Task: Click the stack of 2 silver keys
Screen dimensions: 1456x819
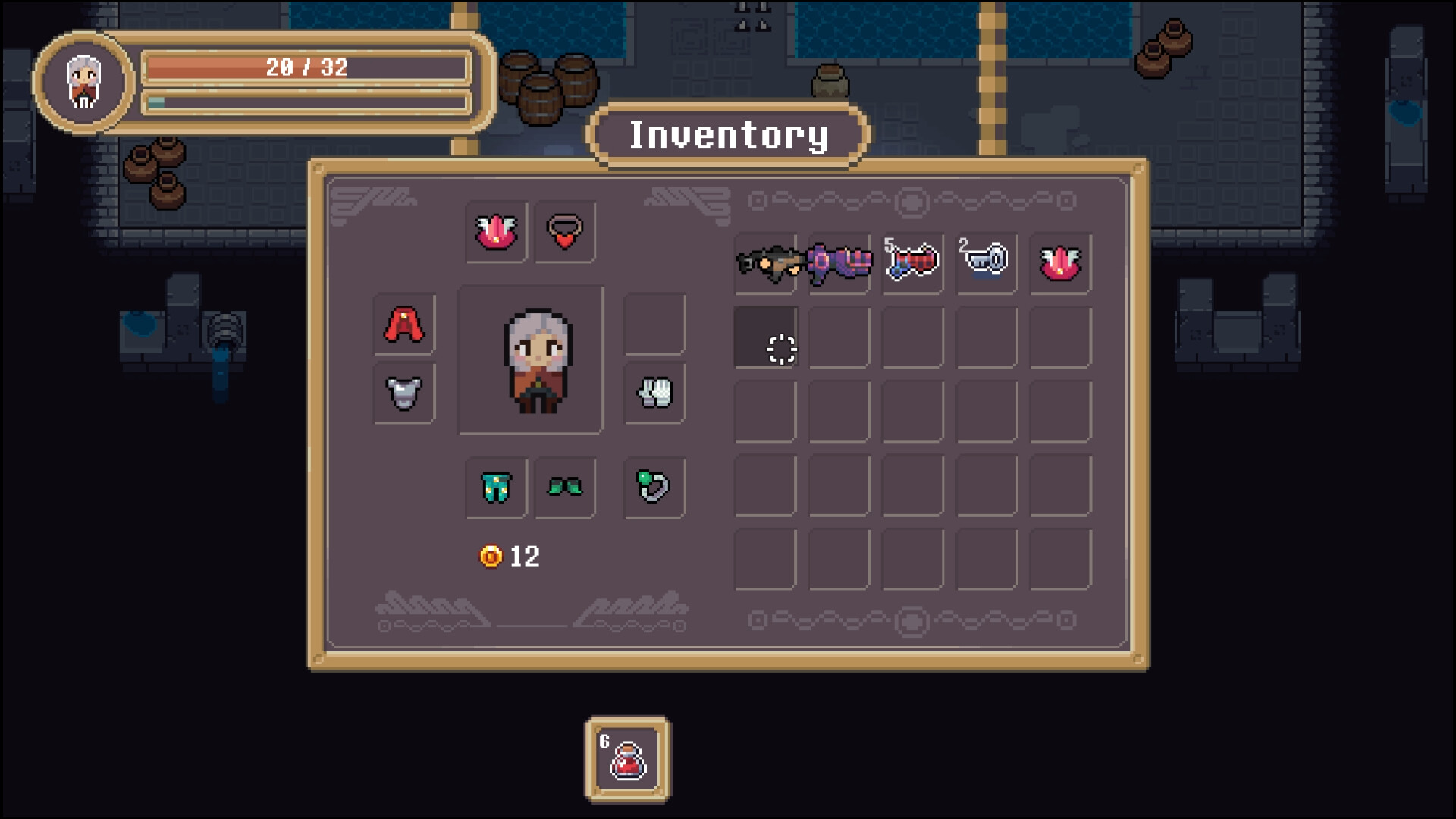Action: coord(986,262)
